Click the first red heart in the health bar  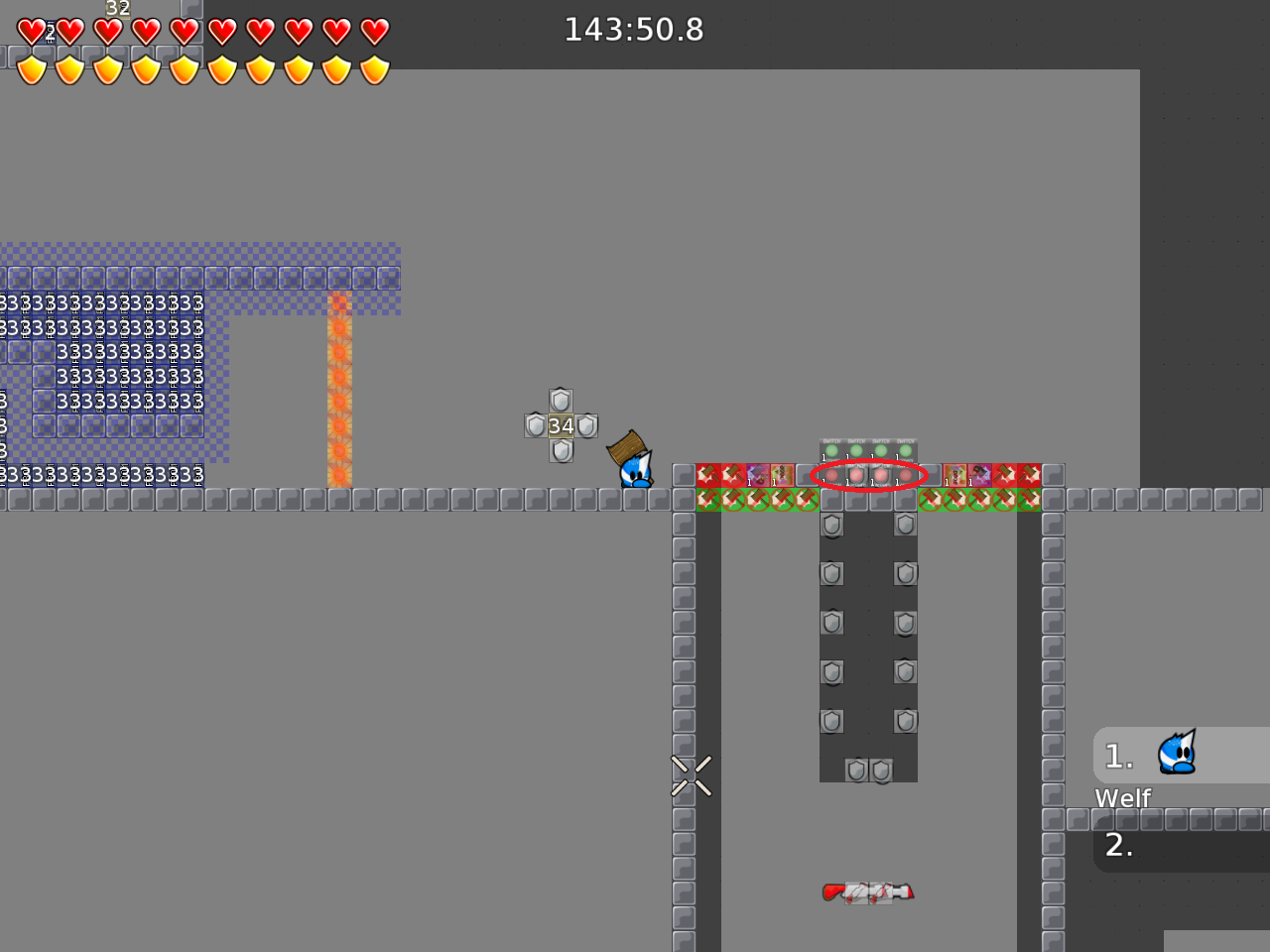pos(31,31)
